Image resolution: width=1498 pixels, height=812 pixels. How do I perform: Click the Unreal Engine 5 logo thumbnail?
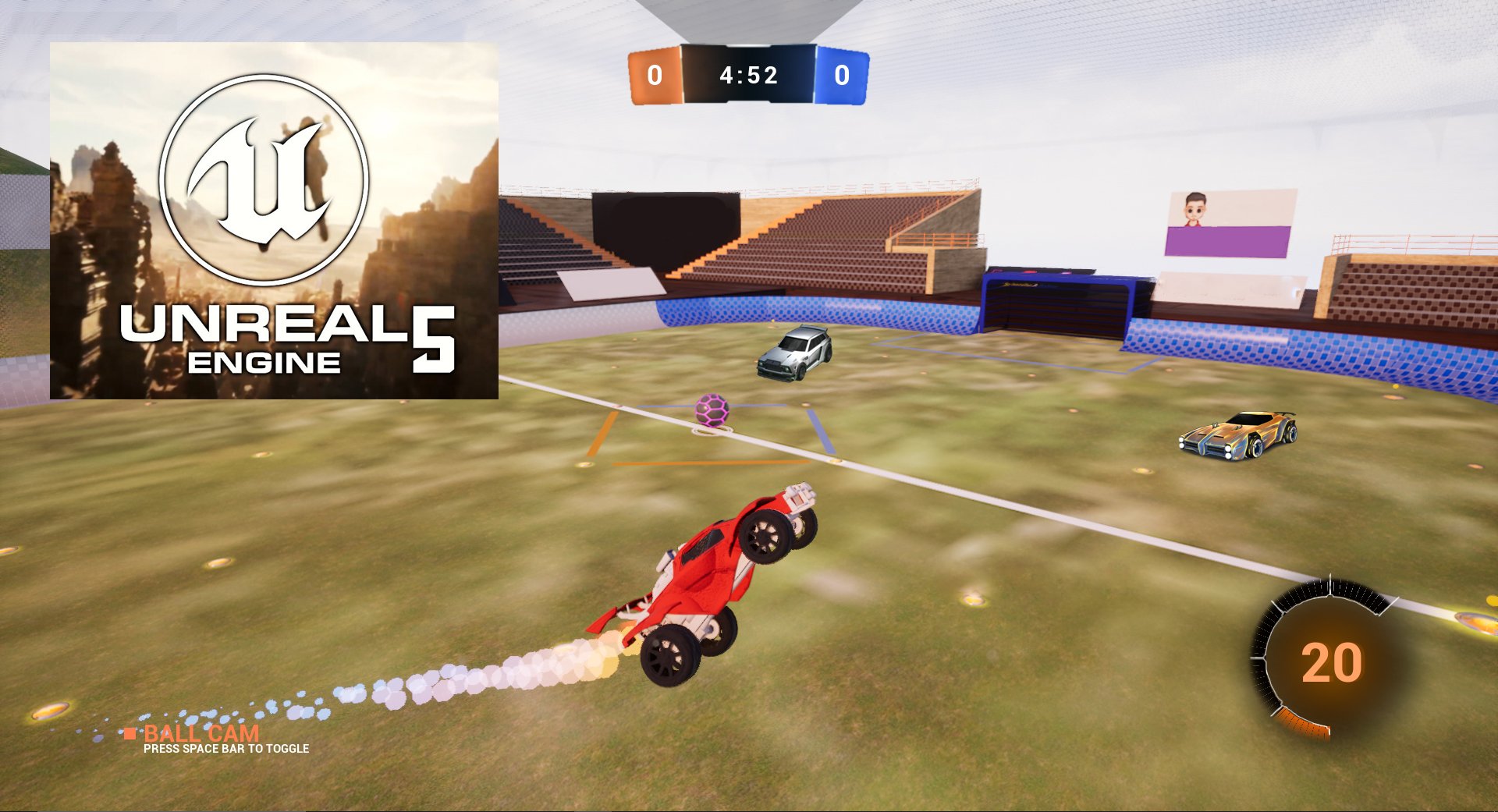point(274,221)
